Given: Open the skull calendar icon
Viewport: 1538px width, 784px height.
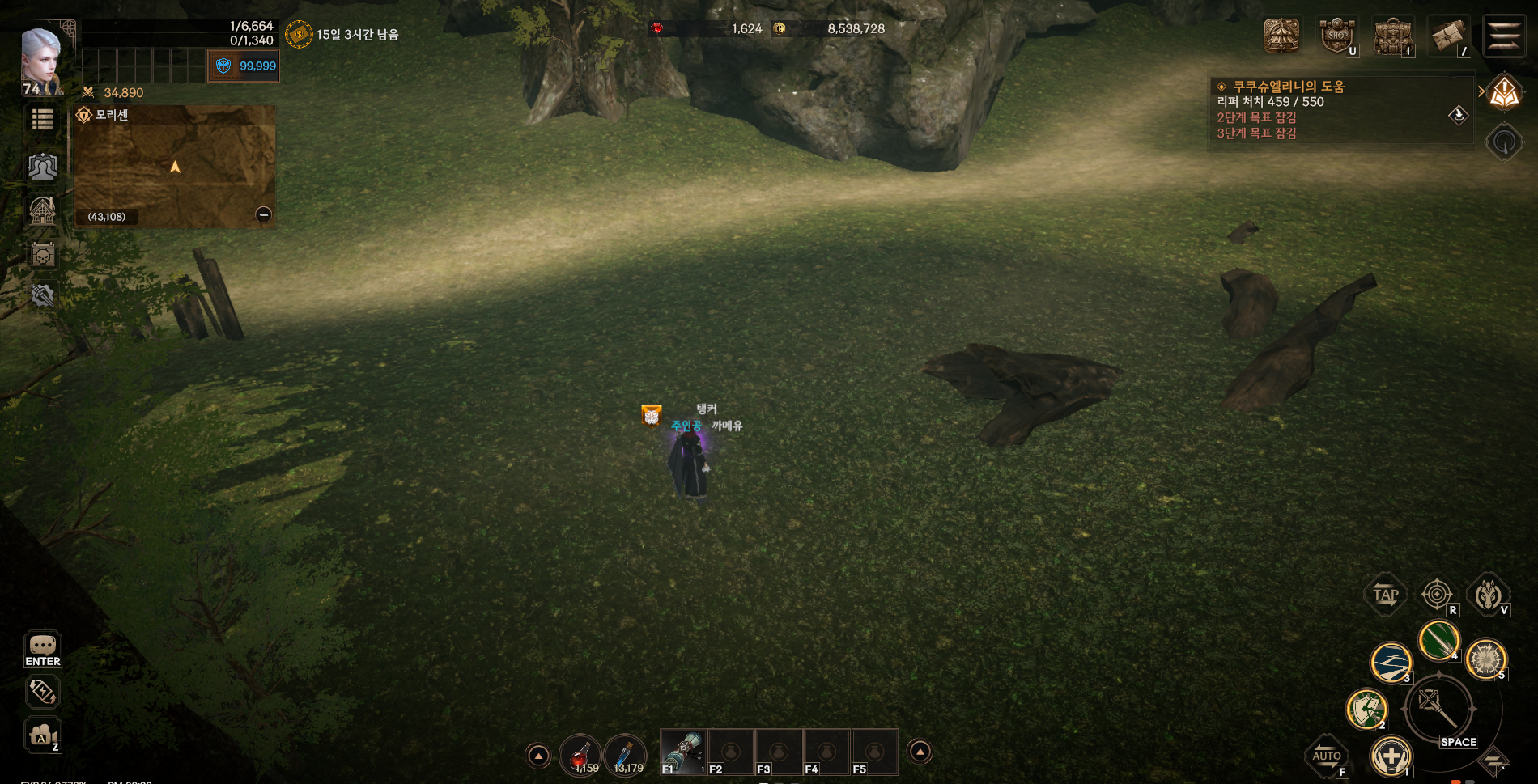Looking at the screenshot, I should tap(42, 256).
